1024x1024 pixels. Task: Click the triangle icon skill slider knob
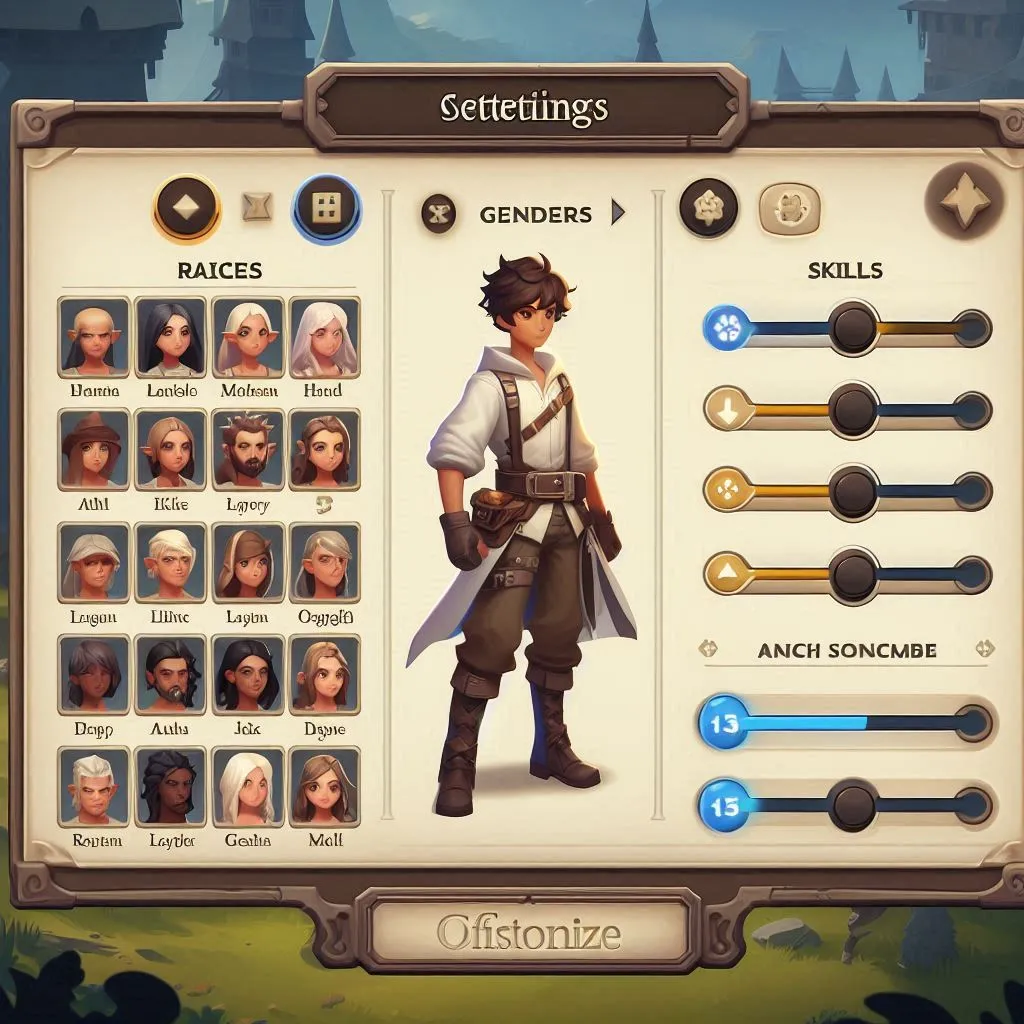coord(854,574)
